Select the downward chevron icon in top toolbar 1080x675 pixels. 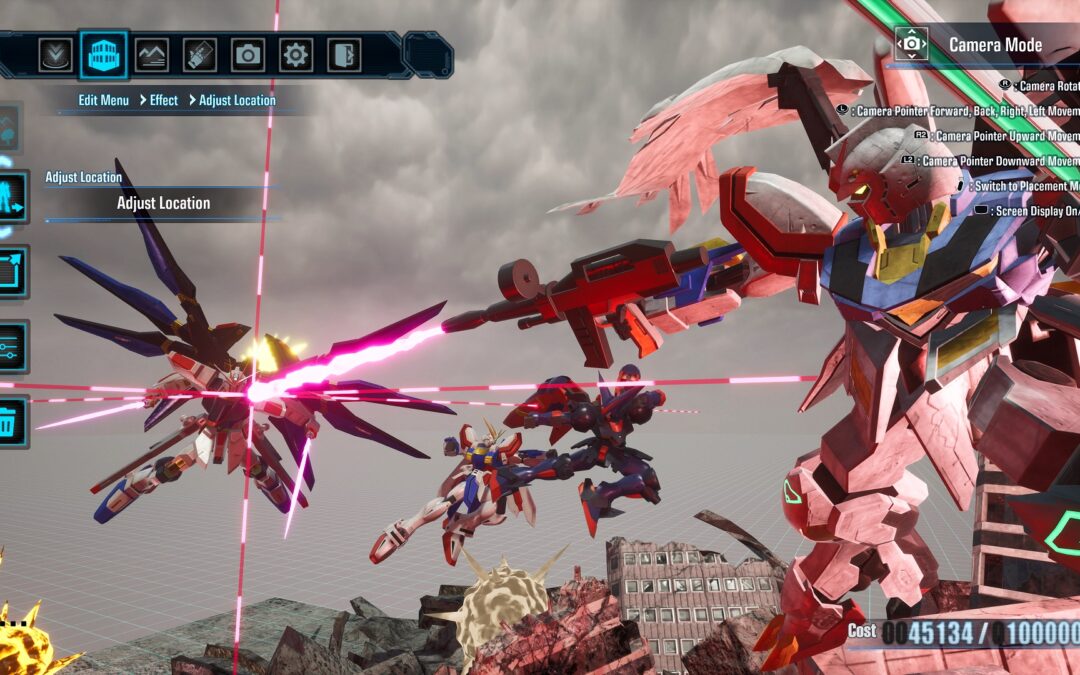[x=56, y=54]
